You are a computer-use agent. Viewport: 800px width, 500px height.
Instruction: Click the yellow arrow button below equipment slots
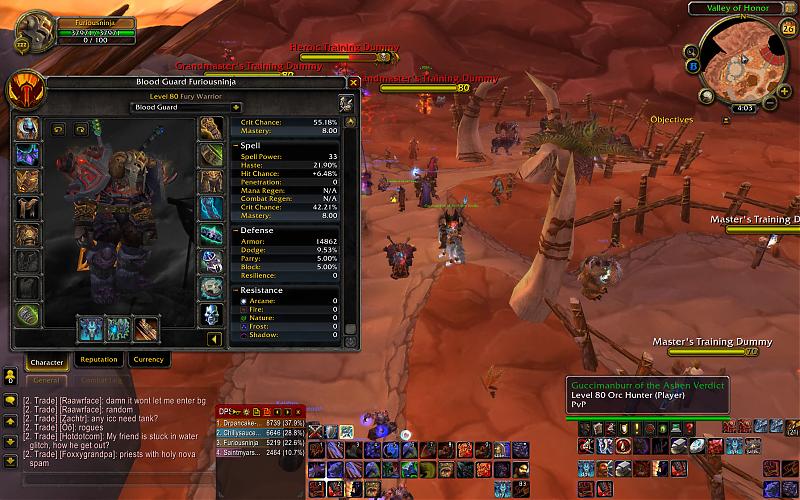pyautogui.click(x=213, y=339)
